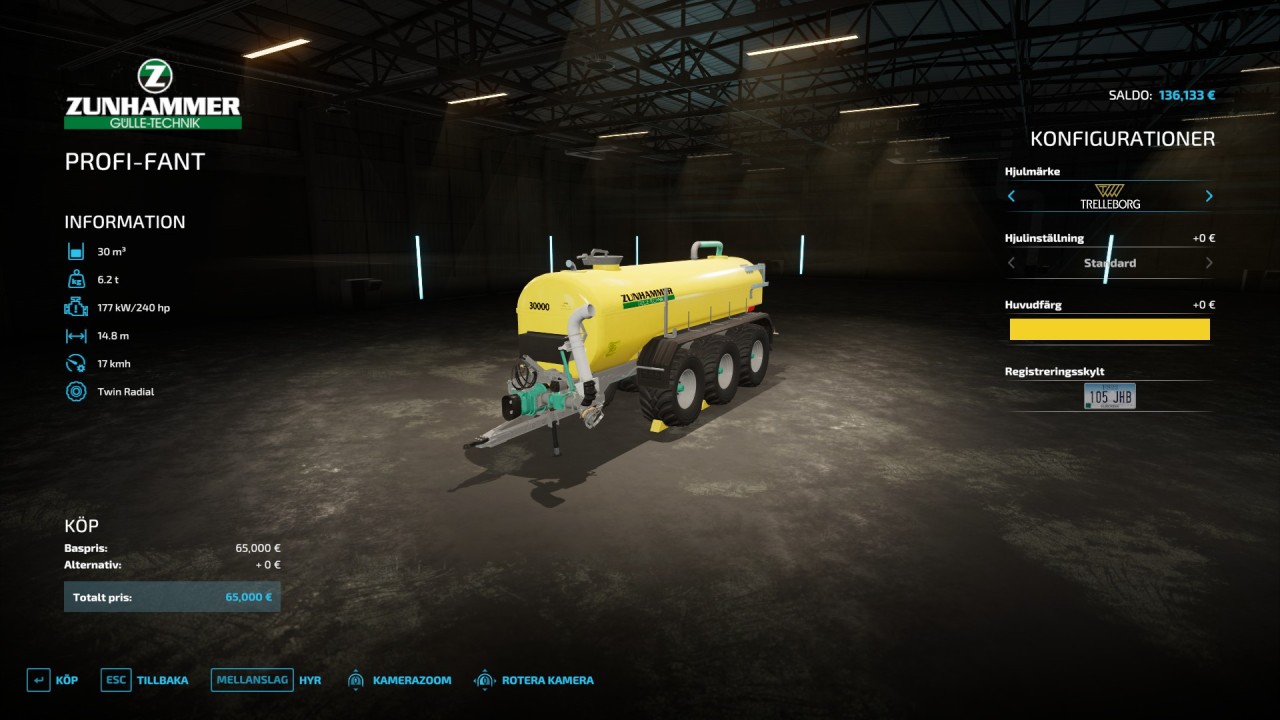Select the weight (6.2 t) icon

pos(75,279)
